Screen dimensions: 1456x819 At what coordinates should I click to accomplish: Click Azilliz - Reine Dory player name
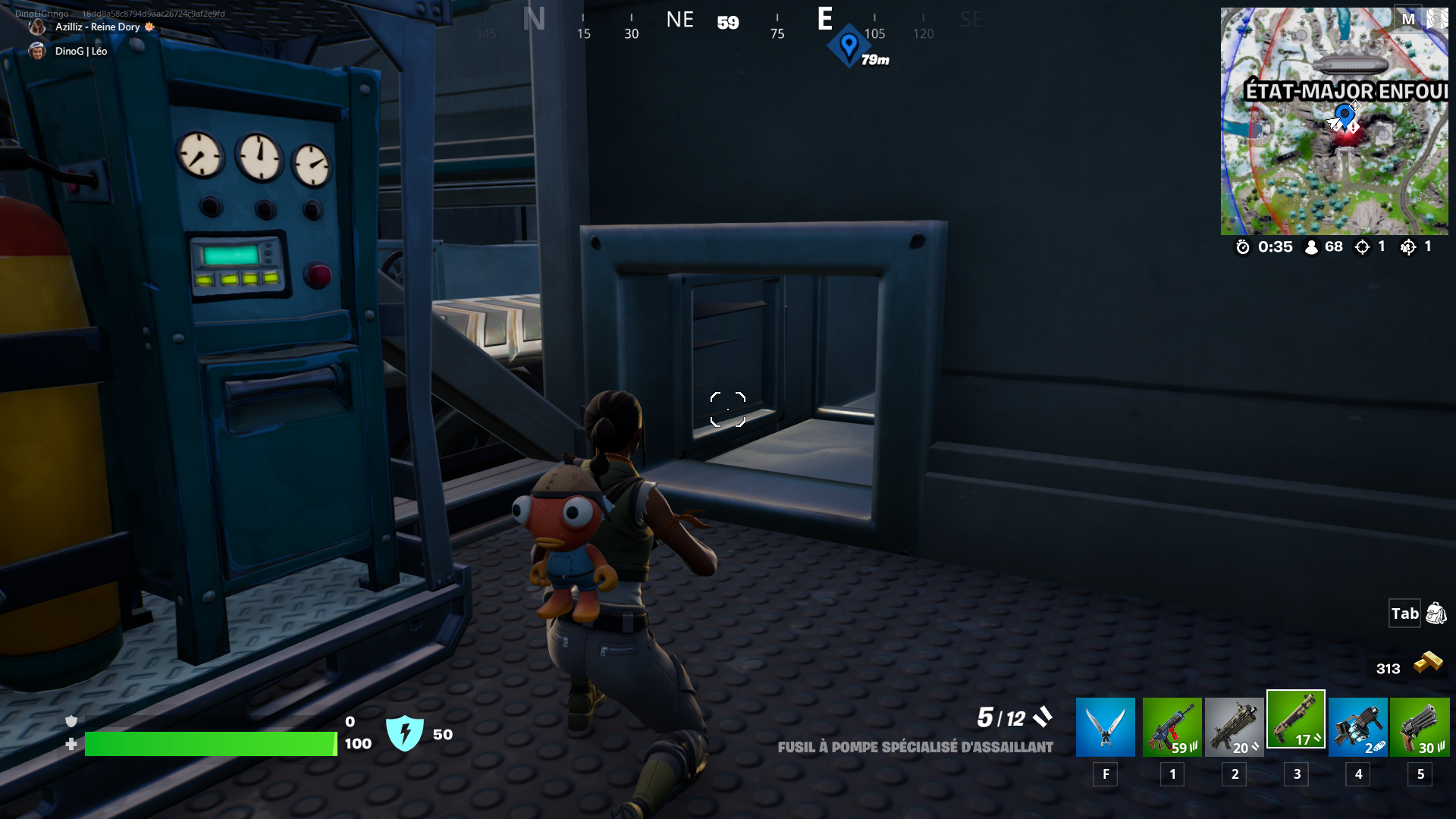(99, 27)
